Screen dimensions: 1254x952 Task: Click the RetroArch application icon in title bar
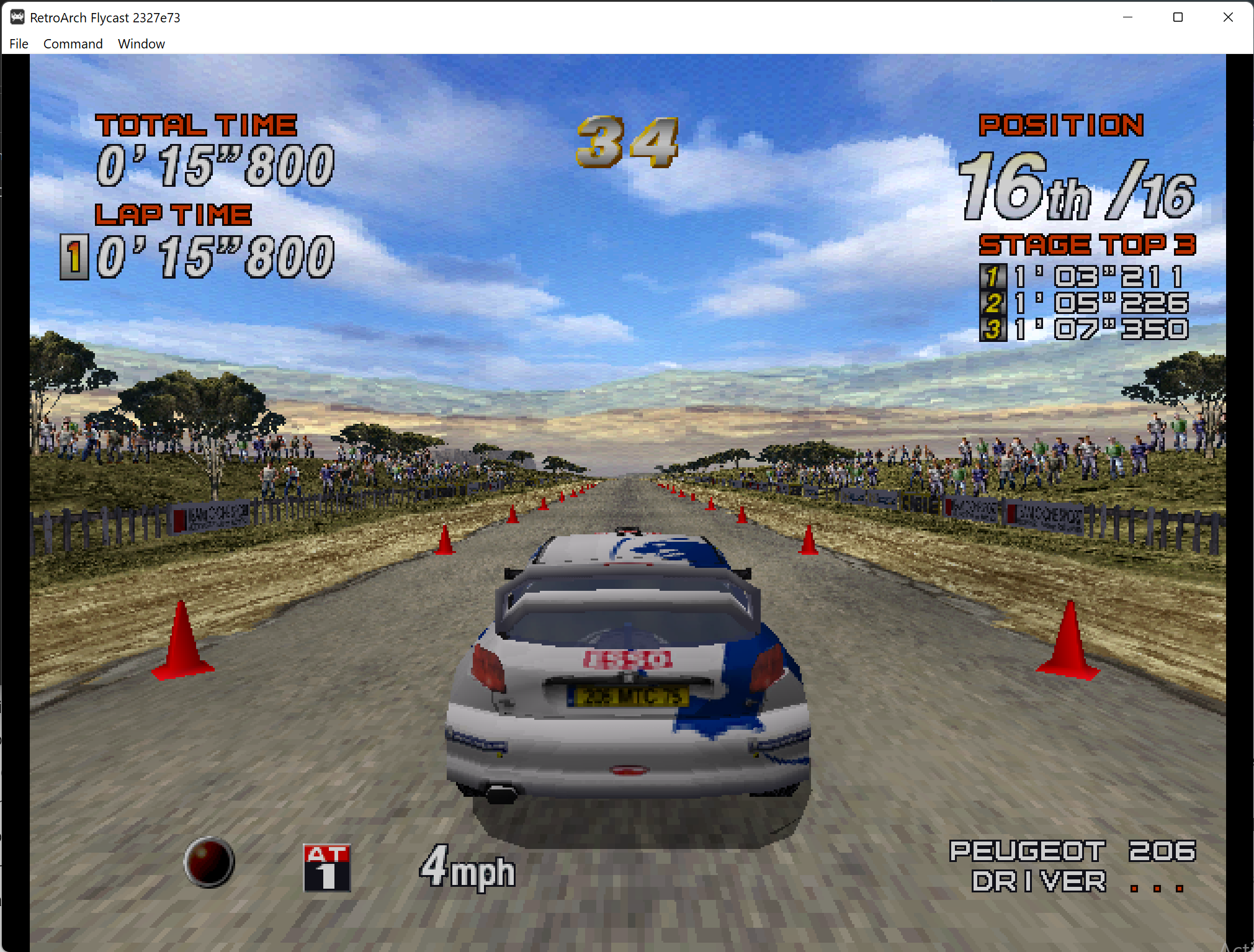(x=17, y=17)
